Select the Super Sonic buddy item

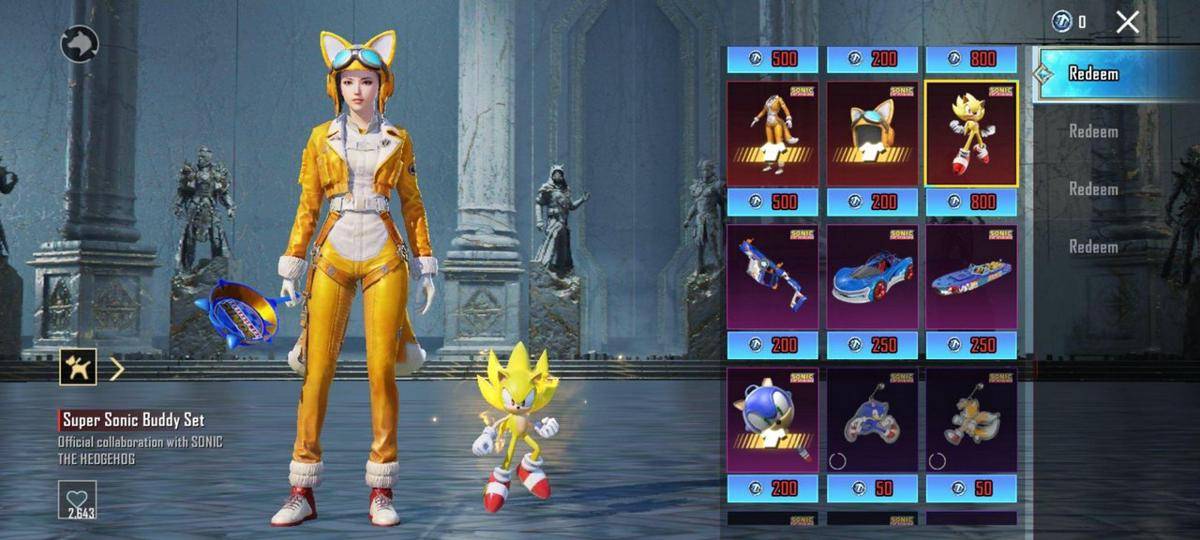tap(971, 135)
